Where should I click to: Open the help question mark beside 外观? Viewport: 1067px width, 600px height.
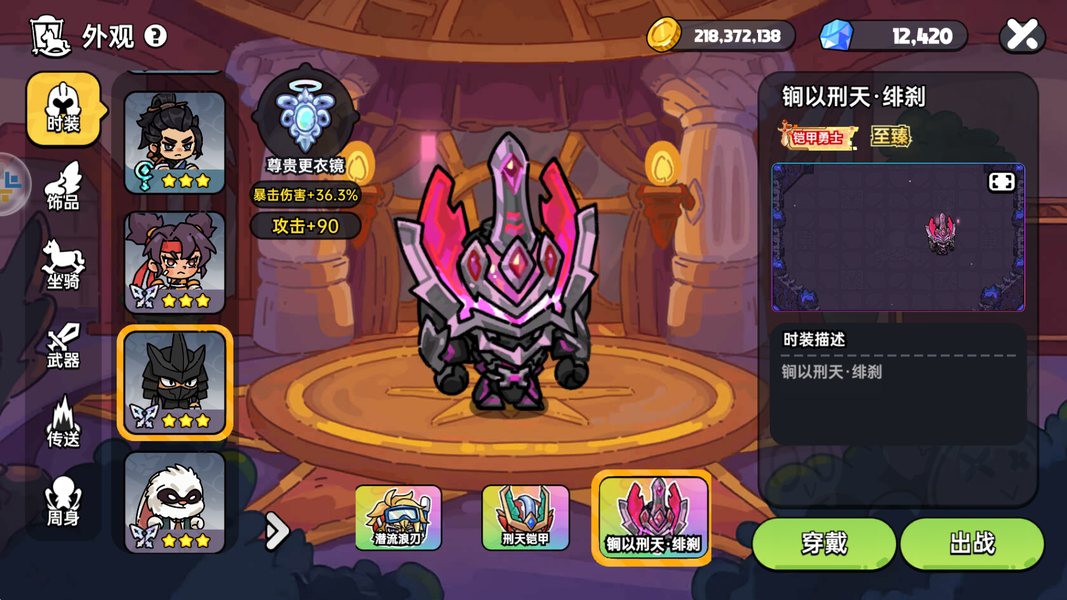[x=155, y=36]
